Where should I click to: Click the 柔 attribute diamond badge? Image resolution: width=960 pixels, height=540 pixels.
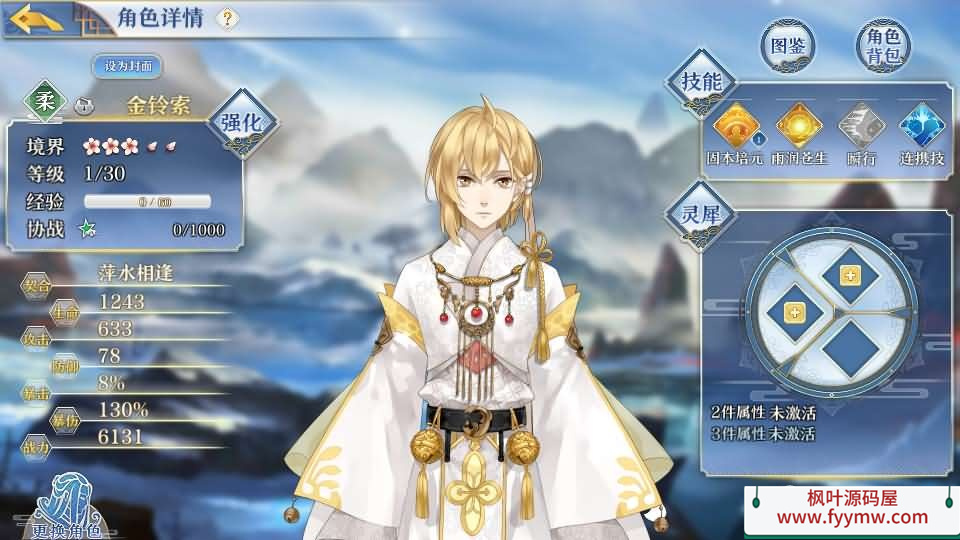coord(45,101)
